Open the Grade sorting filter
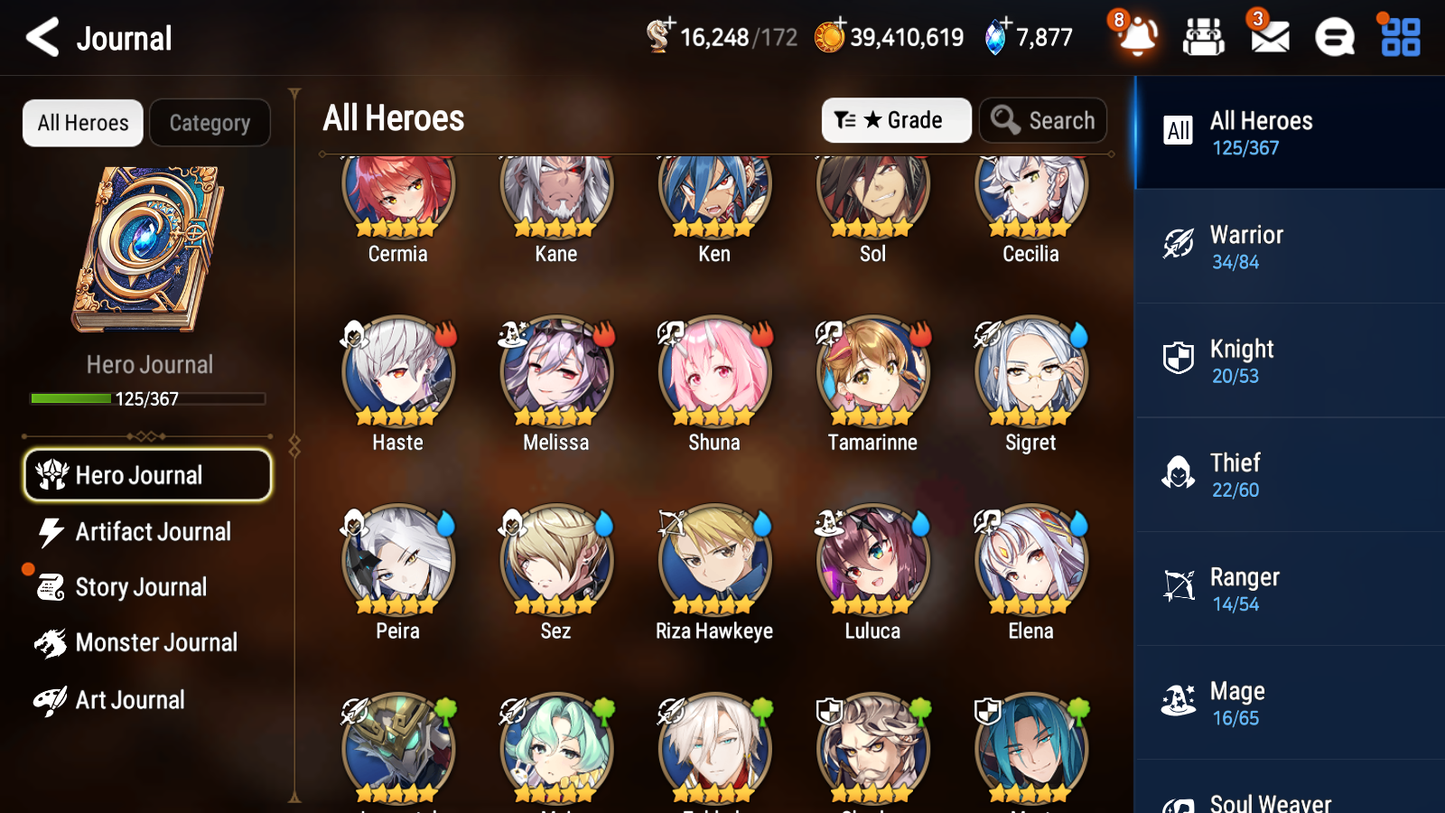1445x813 pixels. (897, 119)
